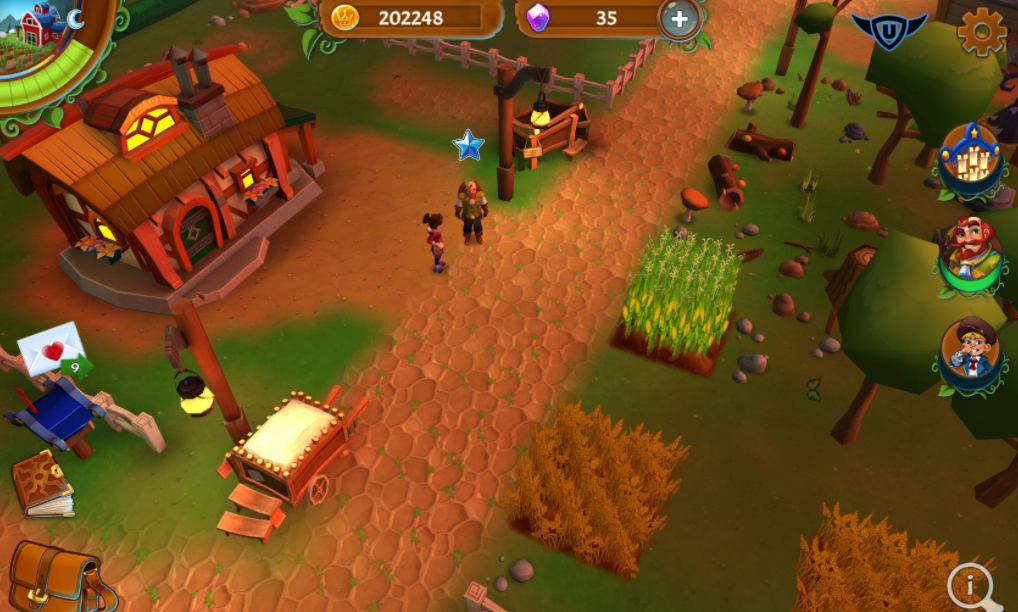
Task: Open the brown journal book
Action: [x=42, y=485]
